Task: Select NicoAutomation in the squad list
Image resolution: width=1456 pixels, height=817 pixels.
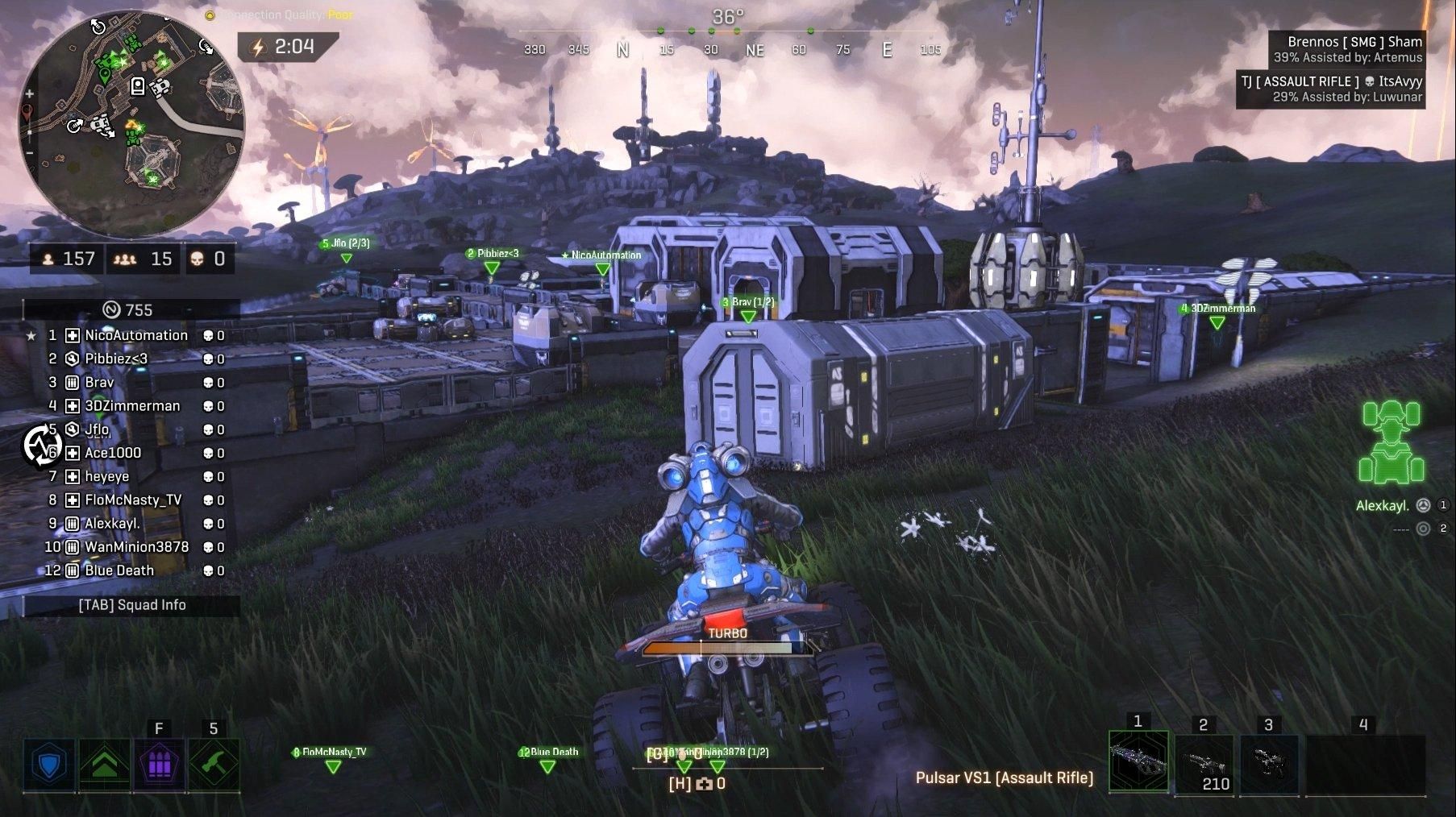Action: [x=135, y=335]
